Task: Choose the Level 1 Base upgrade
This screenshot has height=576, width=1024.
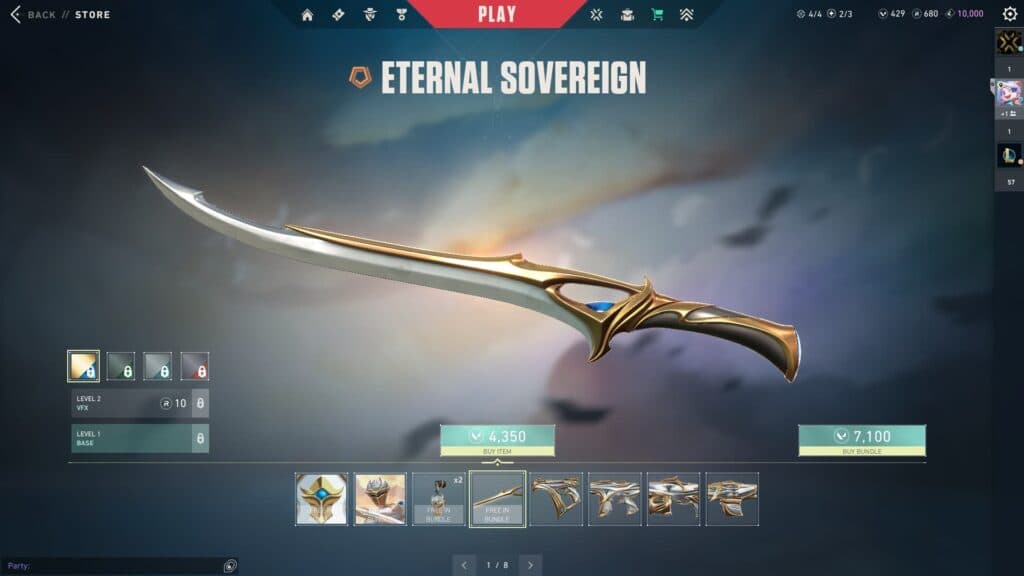Action: (139, 438)
